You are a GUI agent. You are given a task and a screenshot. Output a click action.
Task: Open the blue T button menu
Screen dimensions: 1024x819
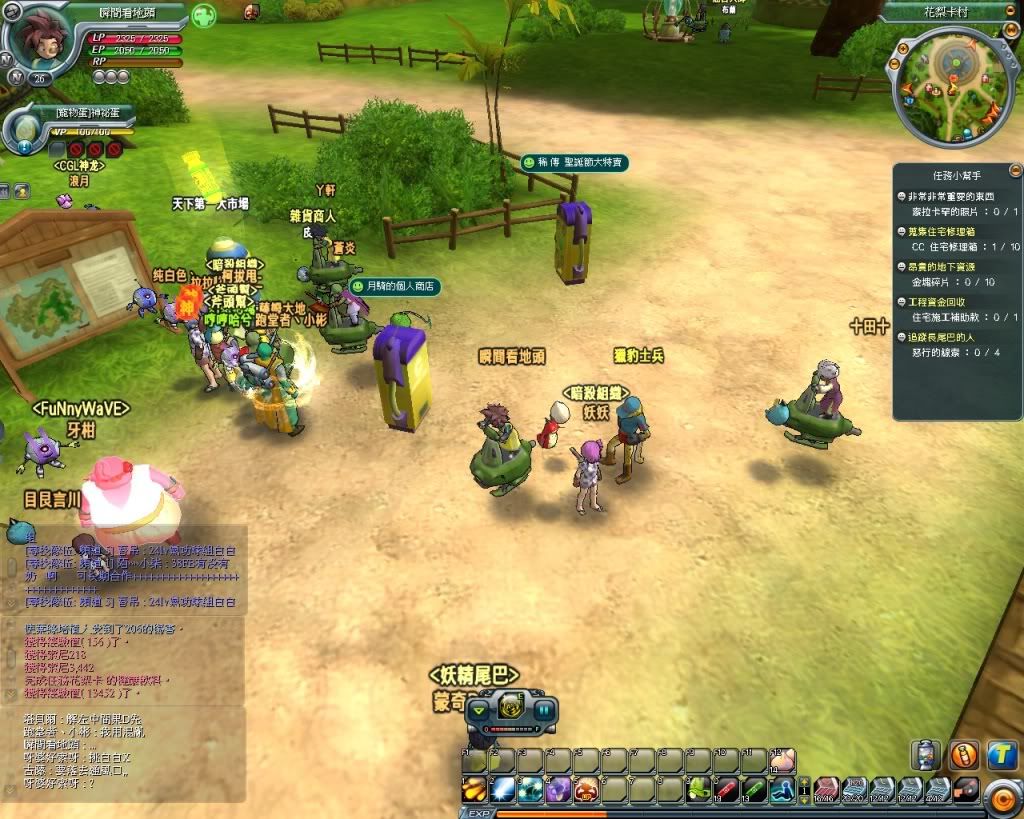1001,756
